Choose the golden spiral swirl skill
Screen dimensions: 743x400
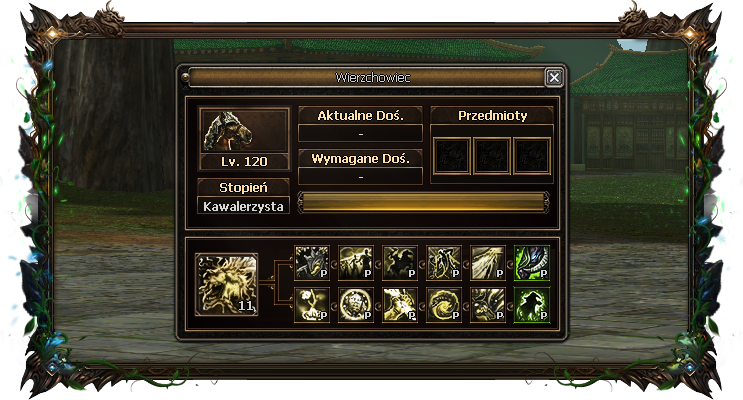(443, 305)
